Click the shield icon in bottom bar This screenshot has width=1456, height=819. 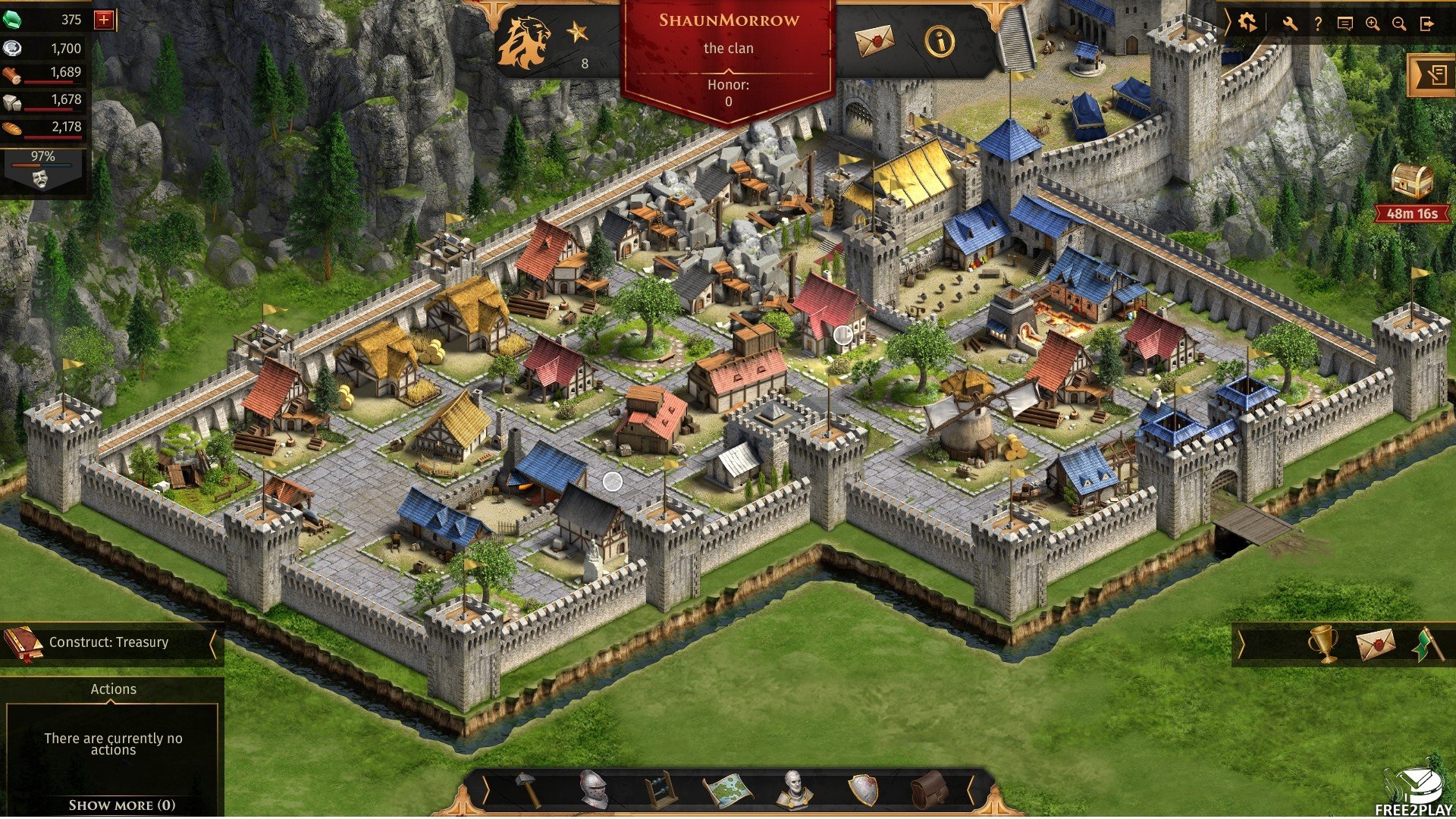point(862,789)
